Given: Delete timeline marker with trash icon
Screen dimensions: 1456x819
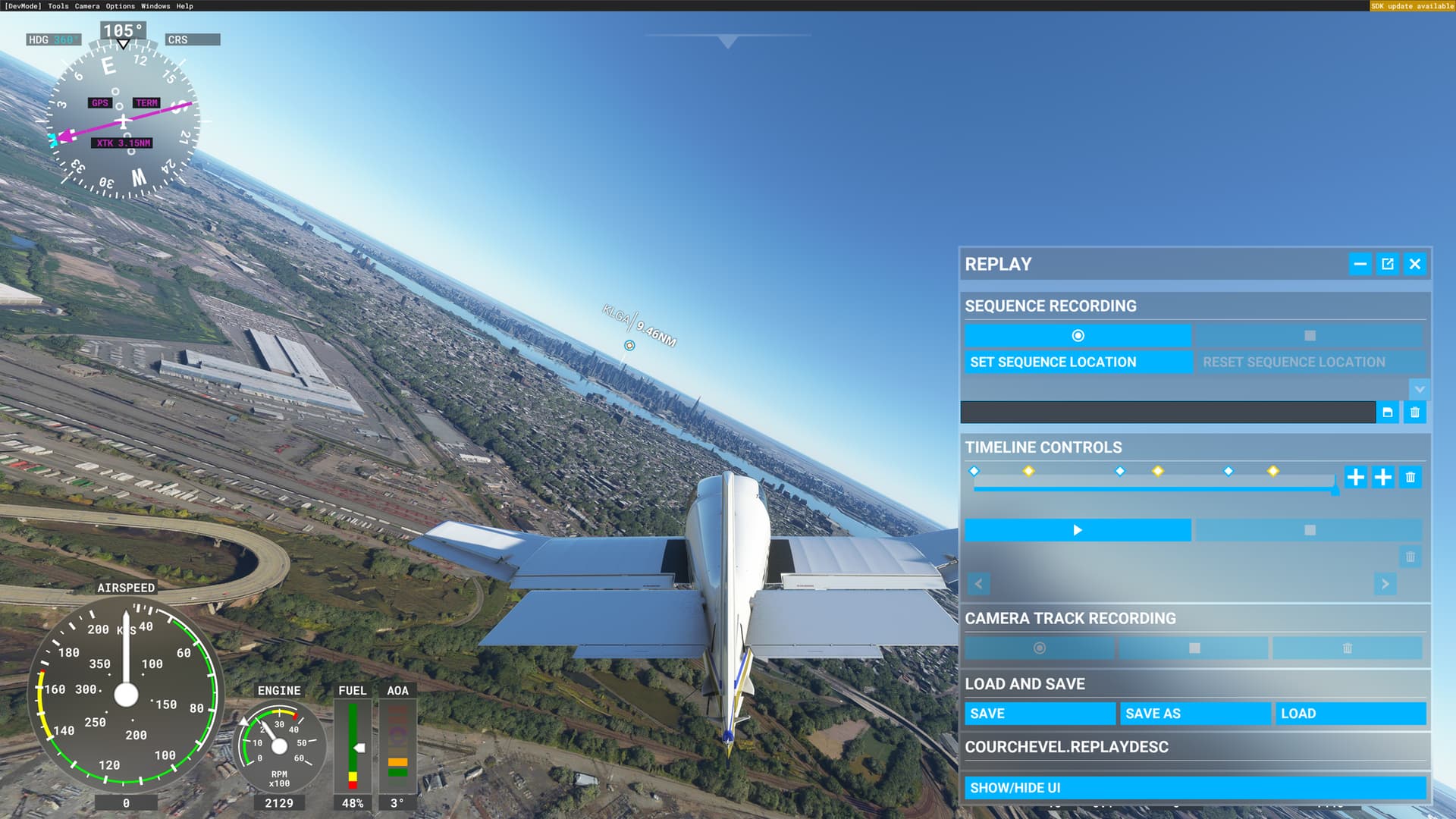Looking at the screenshot, I should click(x=1410, y=477).
